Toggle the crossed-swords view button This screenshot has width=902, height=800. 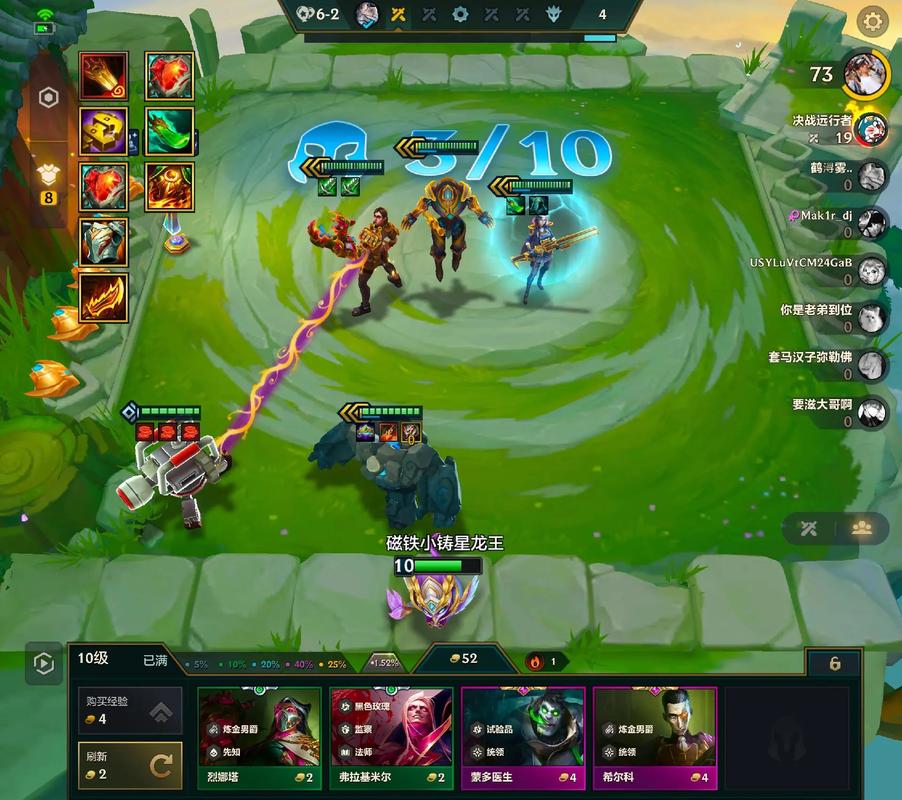click(808, 529)
